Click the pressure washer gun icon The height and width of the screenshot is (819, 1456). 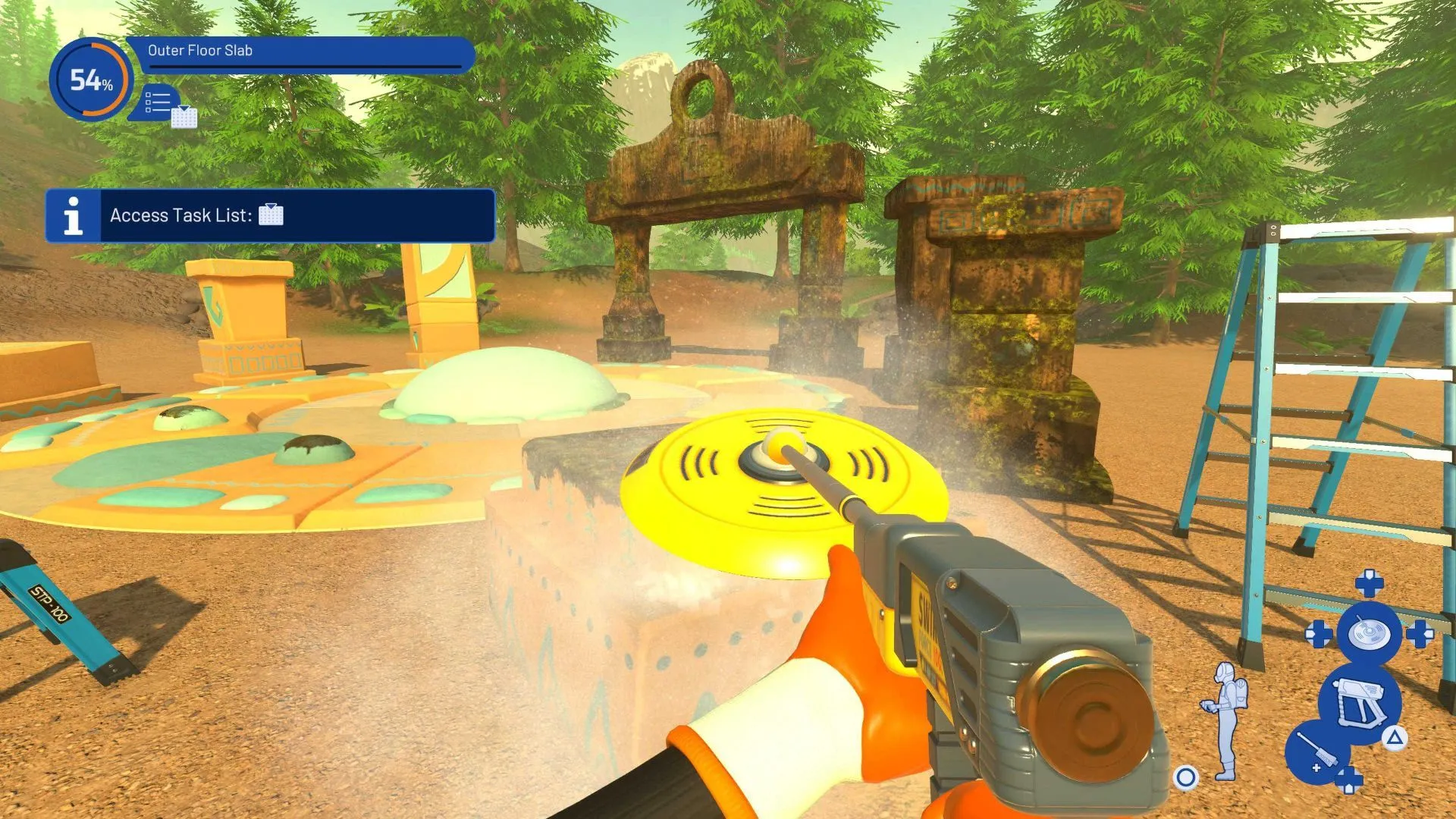1360,701
